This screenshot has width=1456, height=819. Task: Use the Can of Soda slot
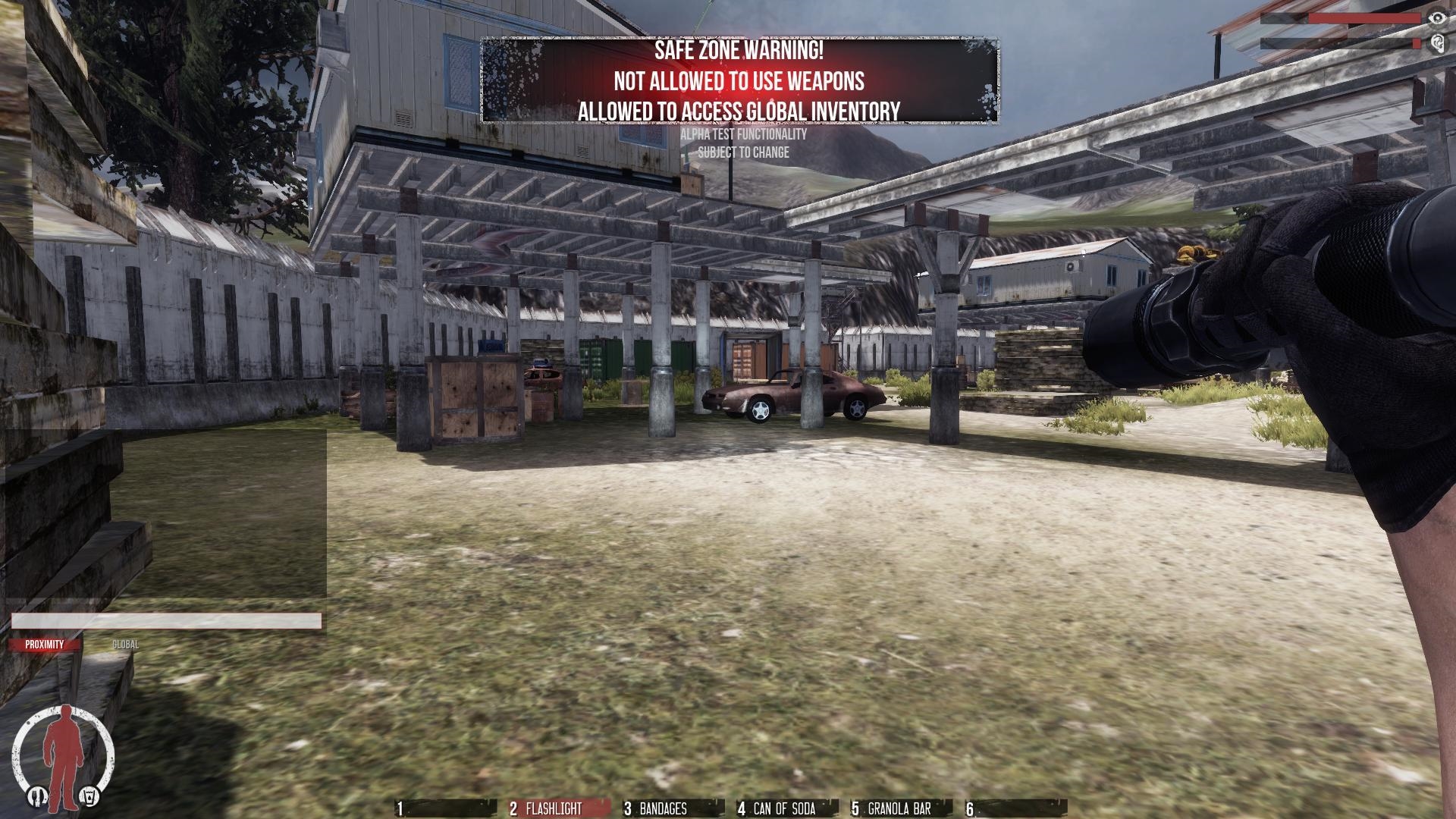[x=786, y=808]
